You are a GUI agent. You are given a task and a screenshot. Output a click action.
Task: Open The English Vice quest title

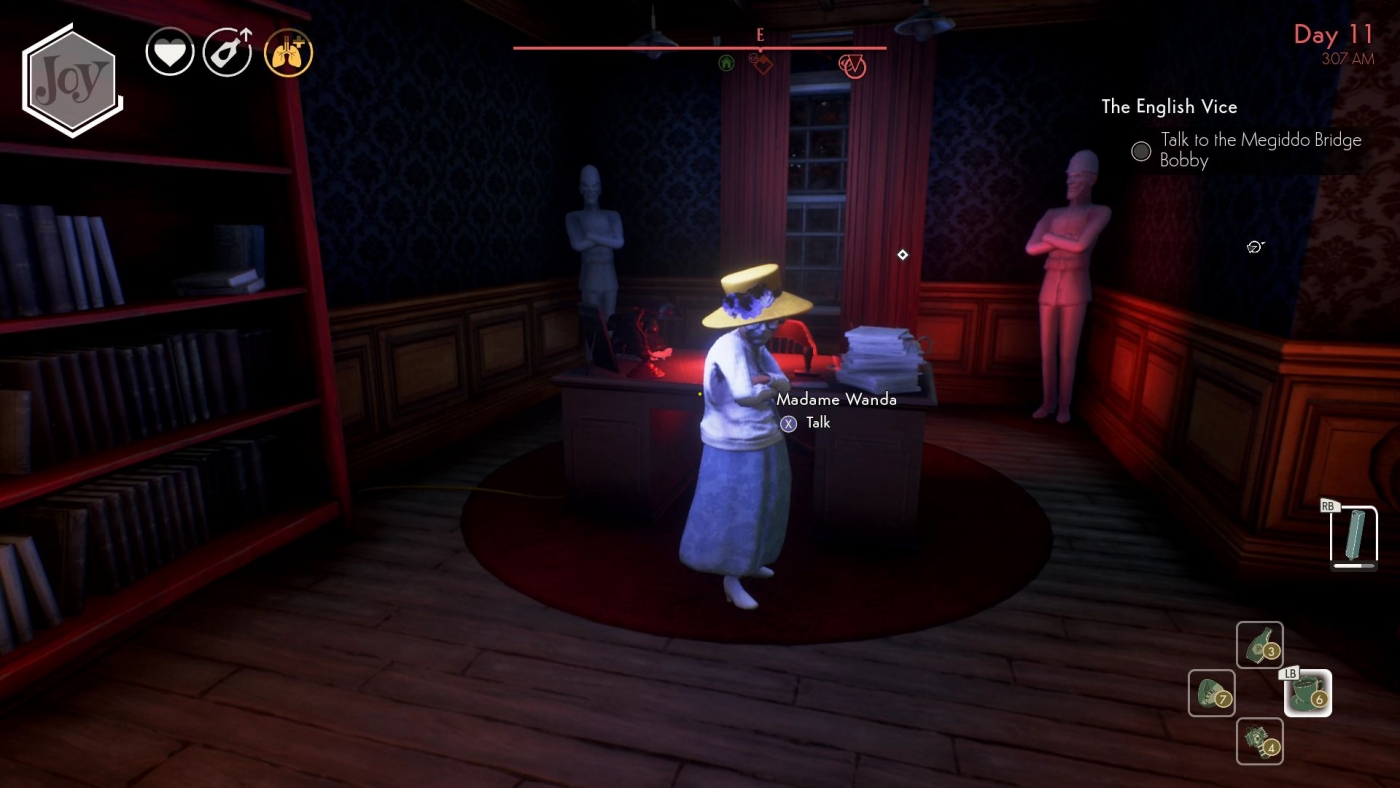[x=1169, y=106]
